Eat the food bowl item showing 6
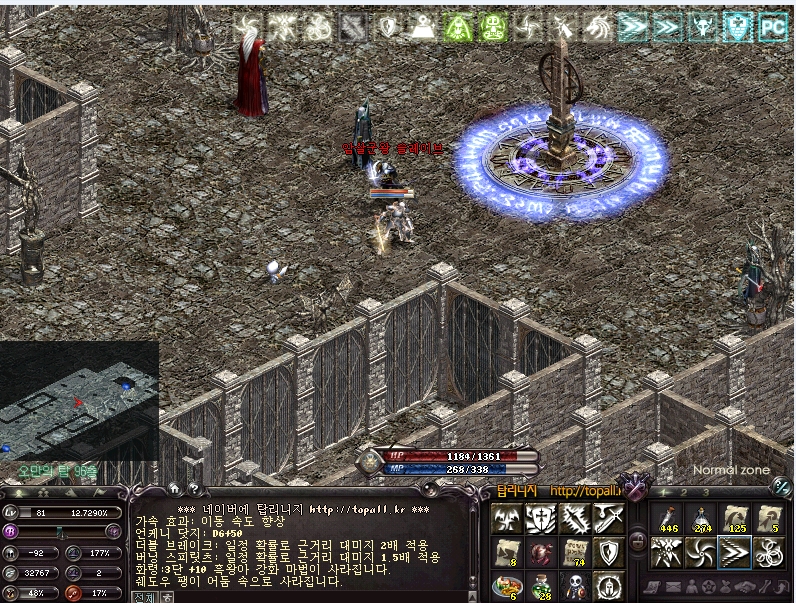Image resolution: width=796 pixels, height=603 pixels. click(507, 586)
